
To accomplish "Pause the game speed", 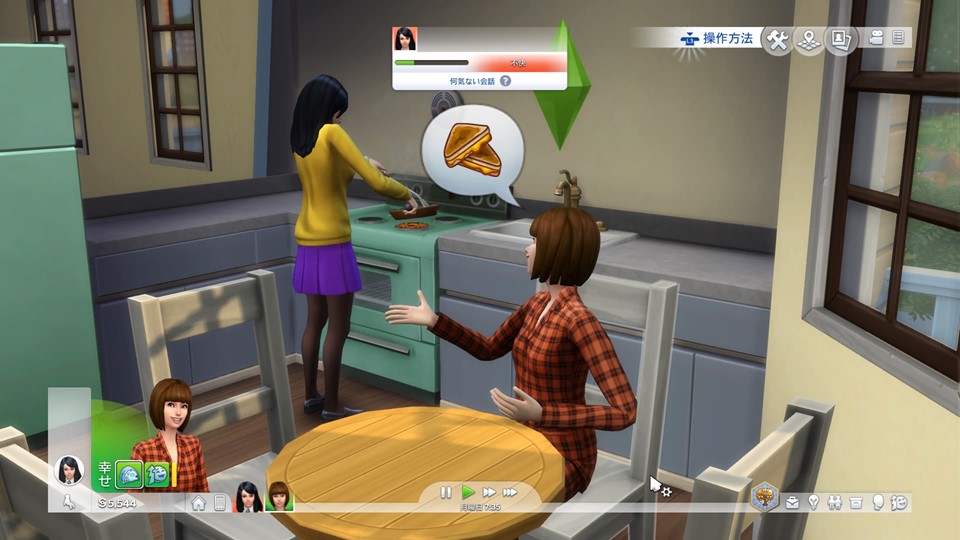I will tap(447, 492).
